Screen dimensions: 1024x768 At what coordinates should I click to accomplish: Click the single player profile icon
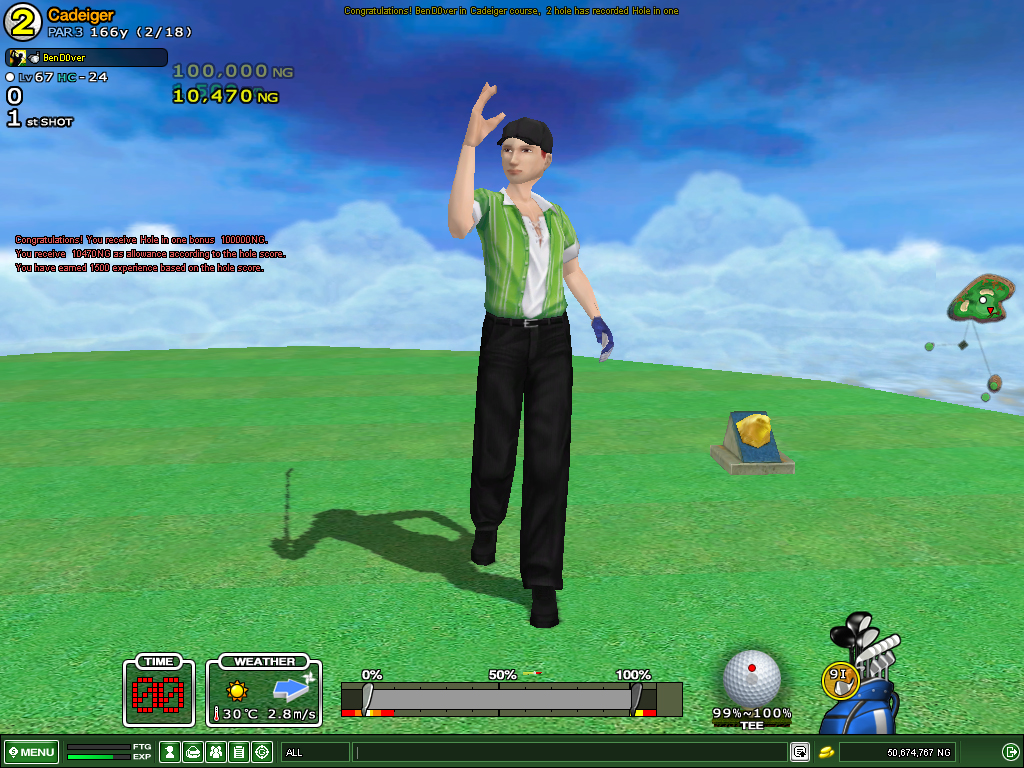coord(170,752)
